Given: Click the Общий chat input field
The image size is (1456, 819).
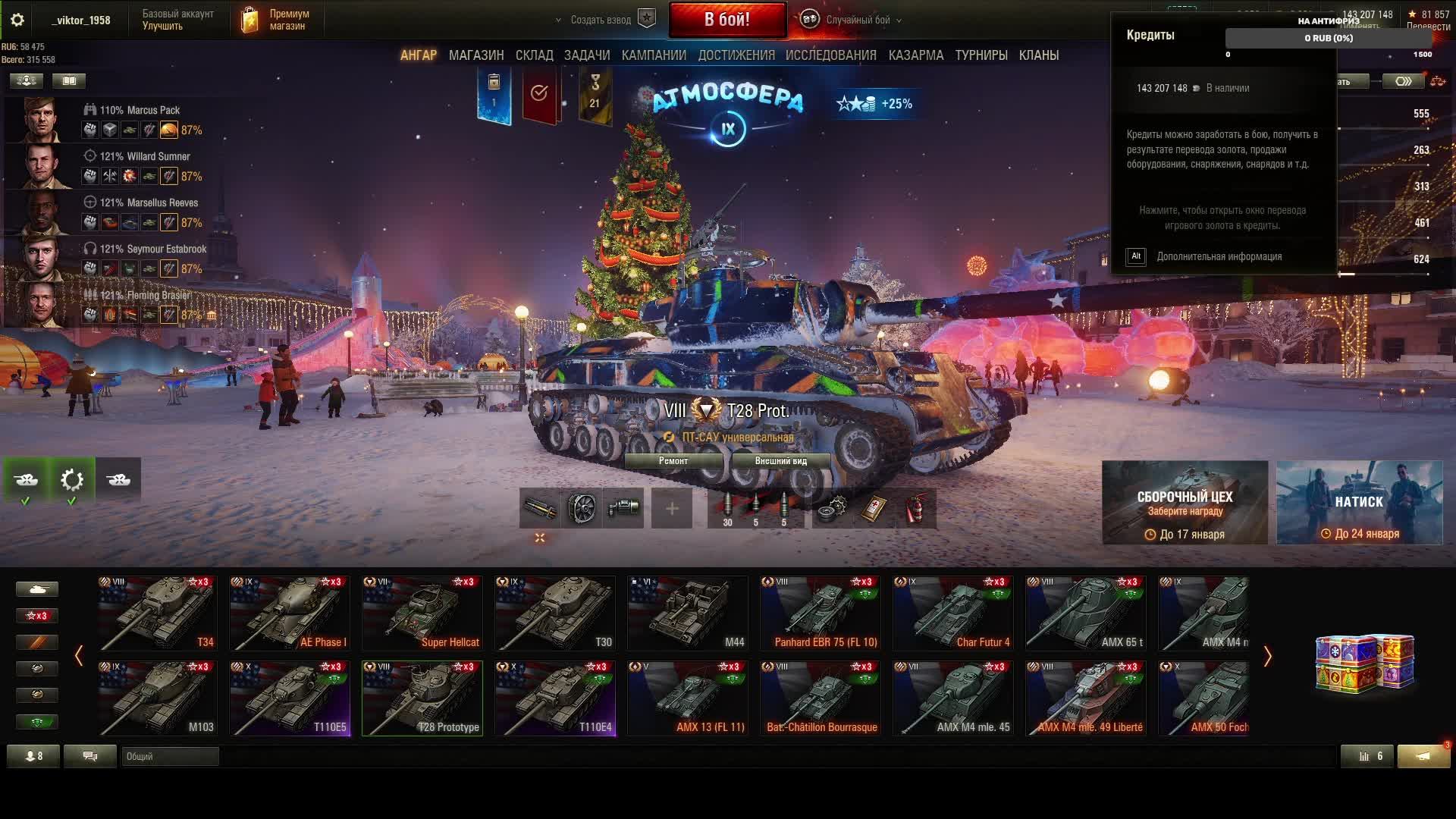Looking at the screenshot, I should (171, 756).
